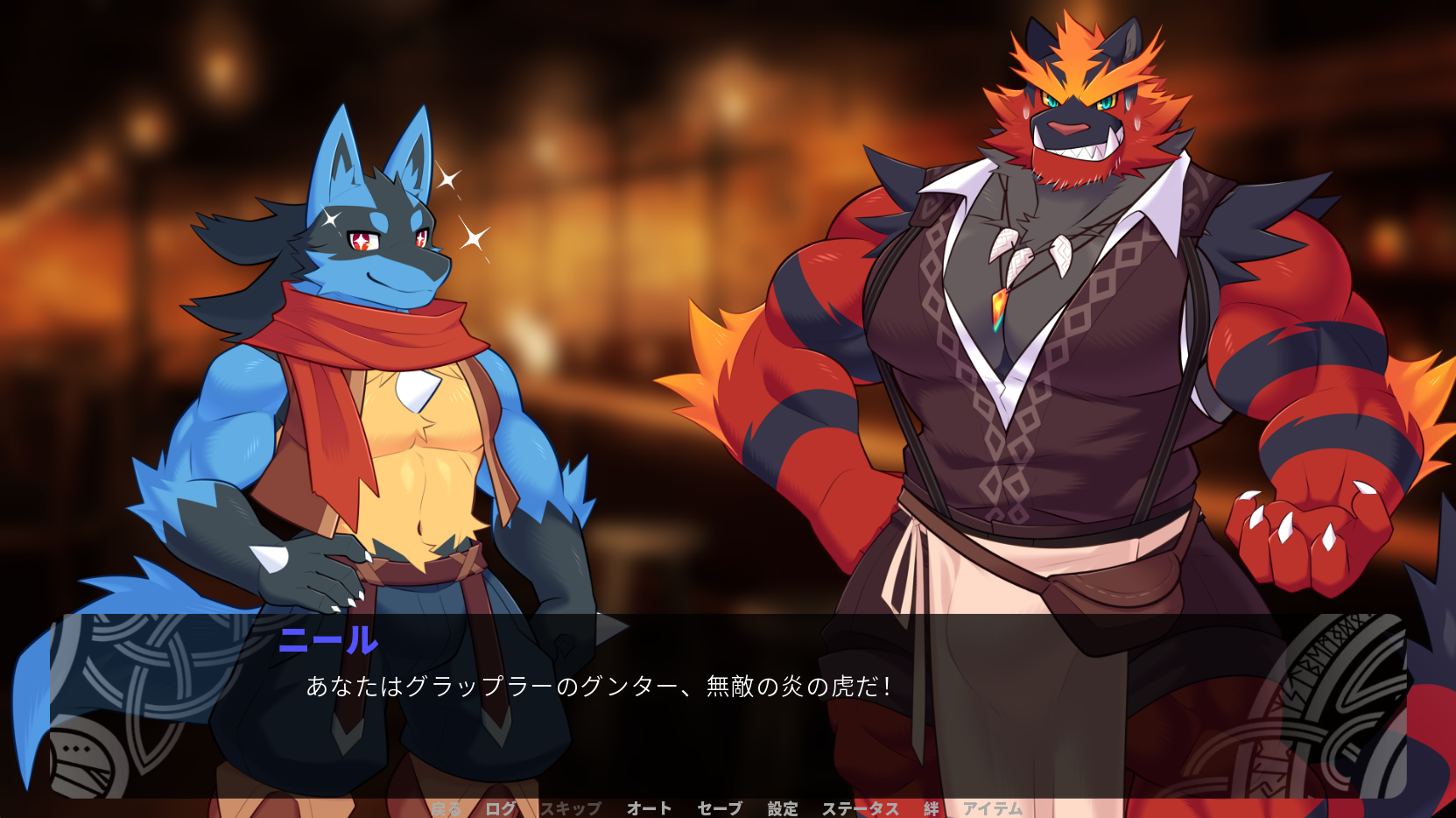Viewport: 1456px width, 818px height.
Task: Open the 絆 bonds screen
Action: (x=930, y=807)
